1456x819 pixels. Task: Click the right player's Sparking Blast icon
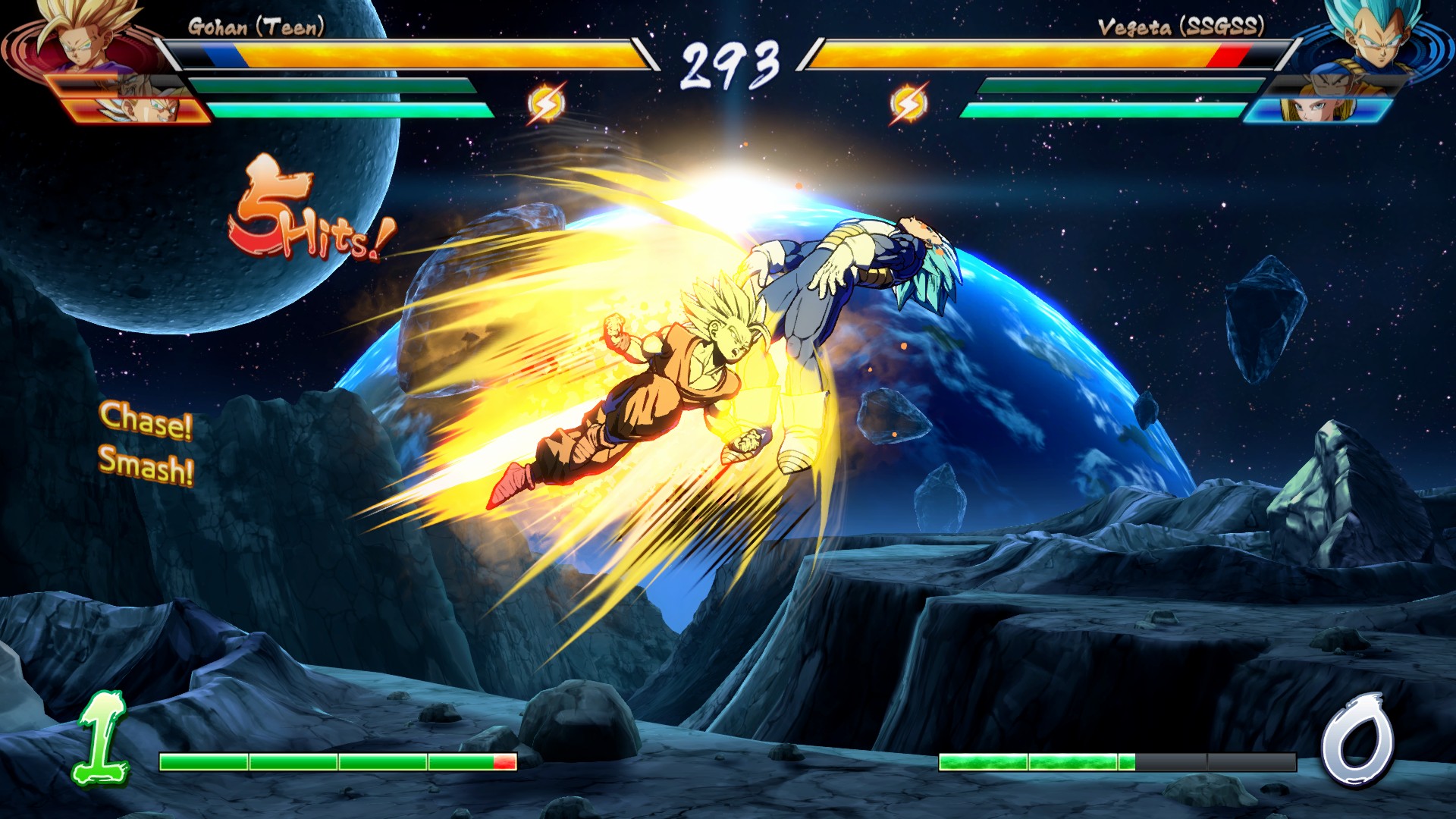pyautogui.click(x=908, y=104)
